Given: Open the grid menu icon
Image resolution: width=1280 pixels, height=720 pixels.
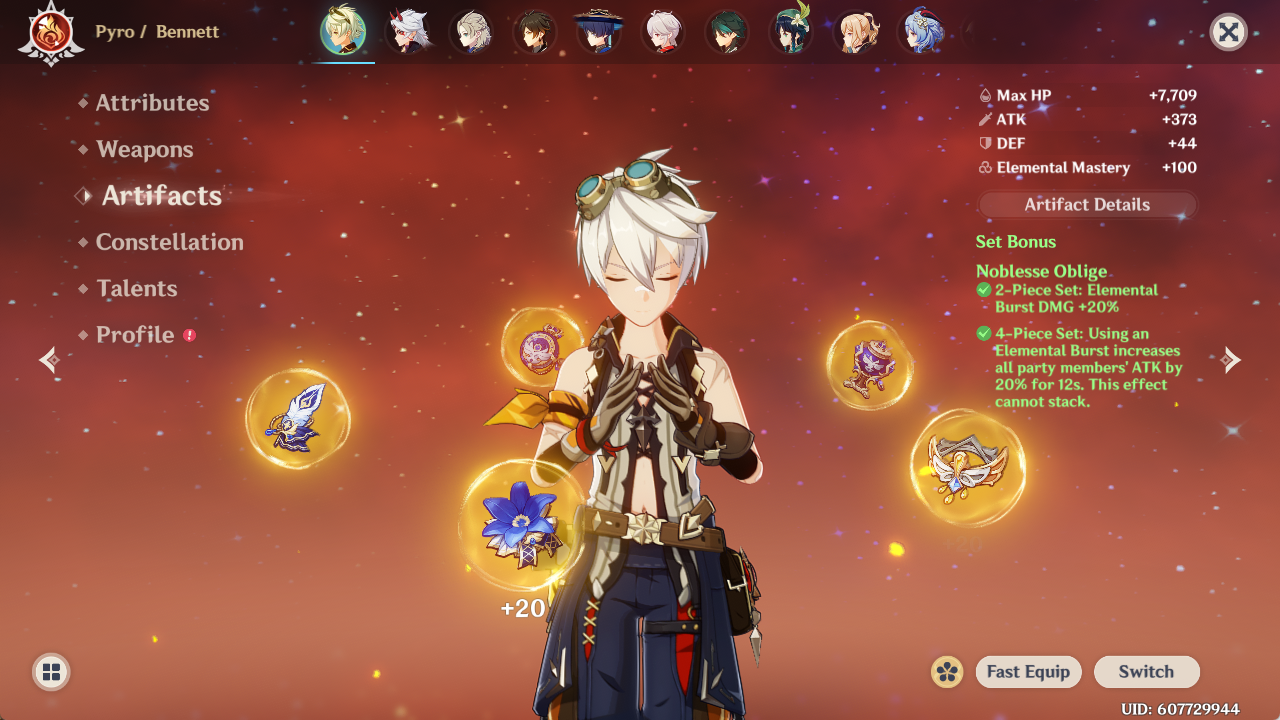Looking at the screenshot, I should 51,672.
